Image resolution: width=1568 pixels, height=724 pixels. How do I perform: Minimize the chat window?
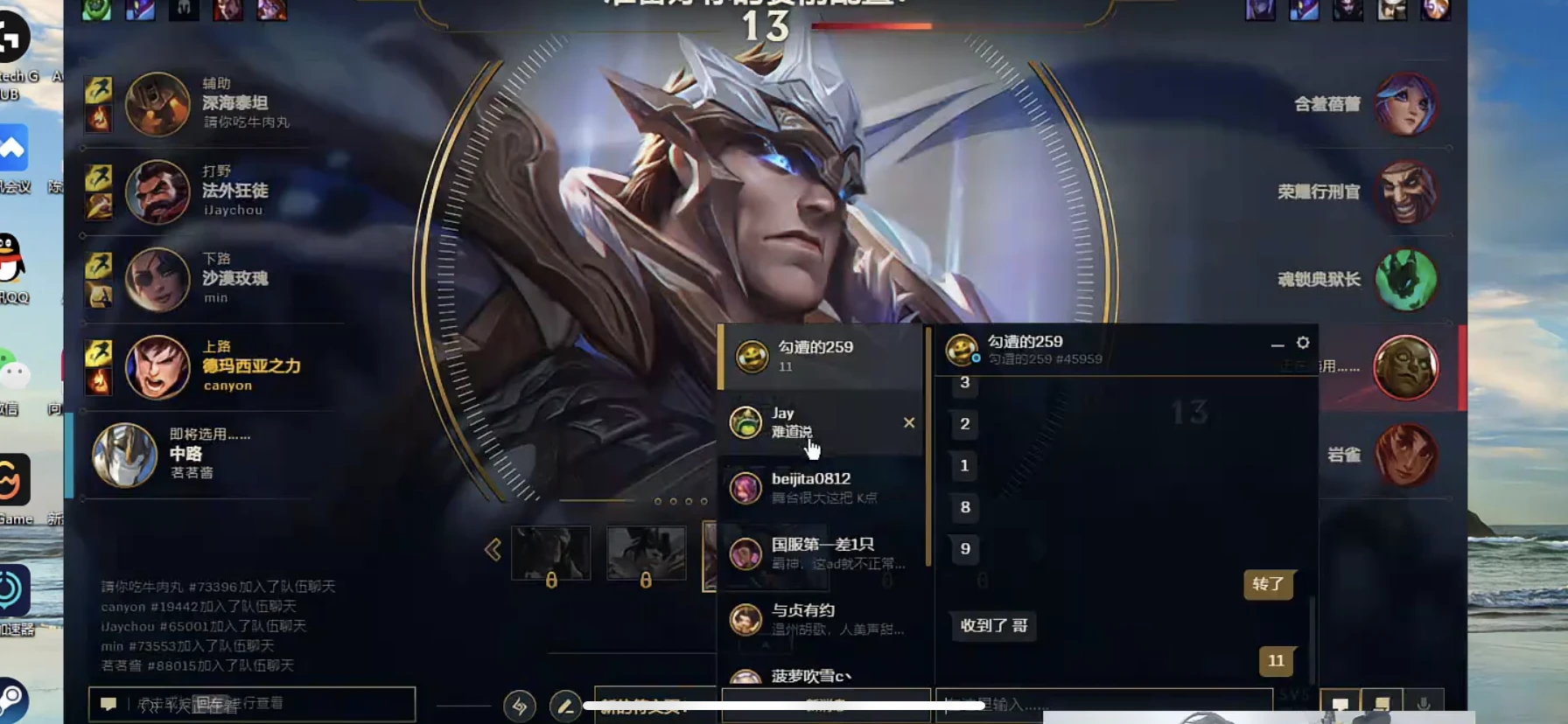click(x=1277, y=345)
